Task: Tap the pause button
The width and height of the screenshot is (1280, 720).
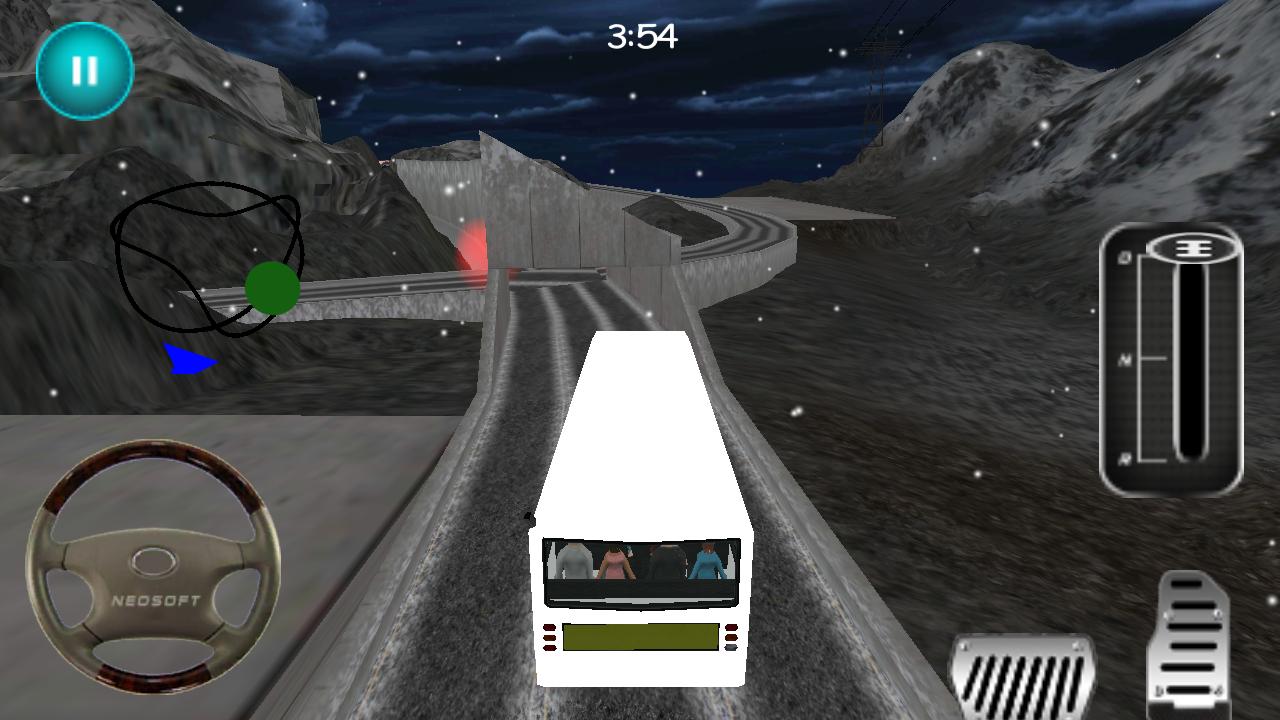Action: click(x=84, y=71)
